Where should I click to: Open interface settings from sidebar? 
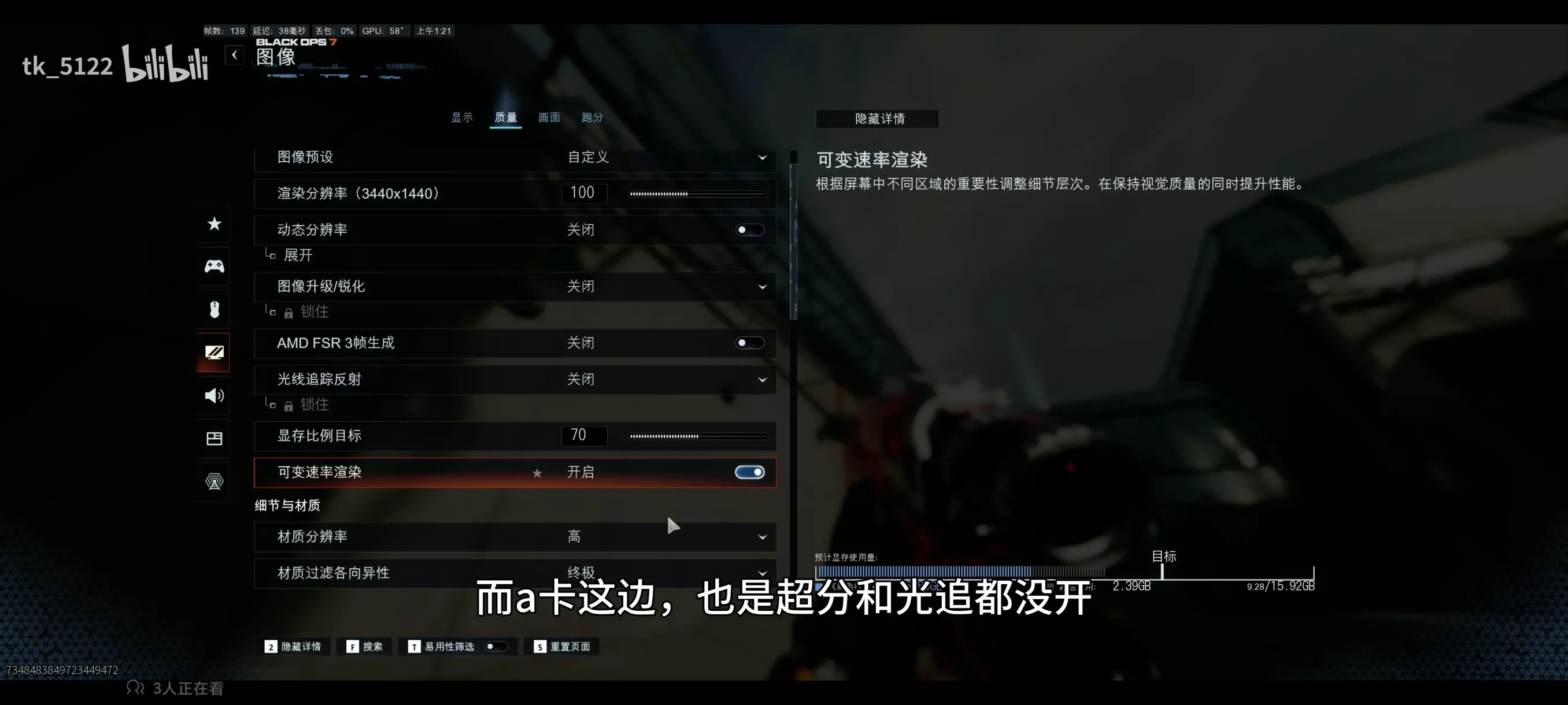coord(214,438)
